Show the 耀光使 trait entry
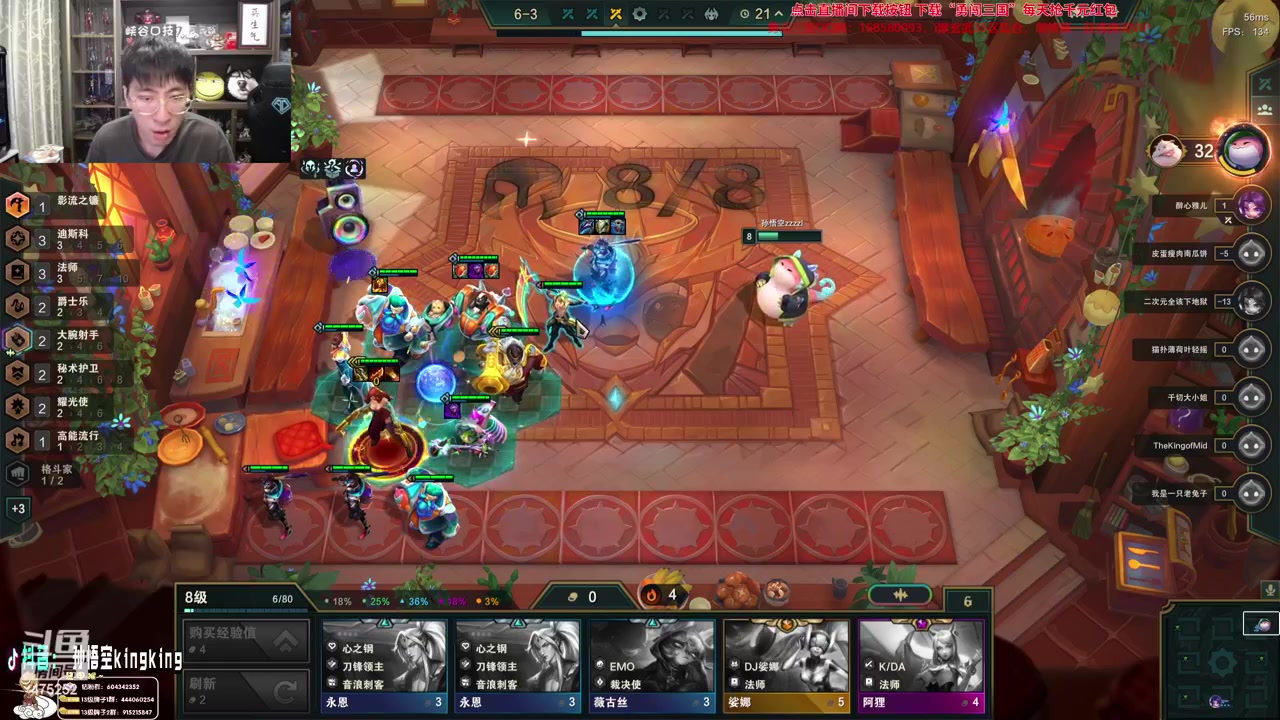This screenshot has height=720, width=1280. point(60,407)
